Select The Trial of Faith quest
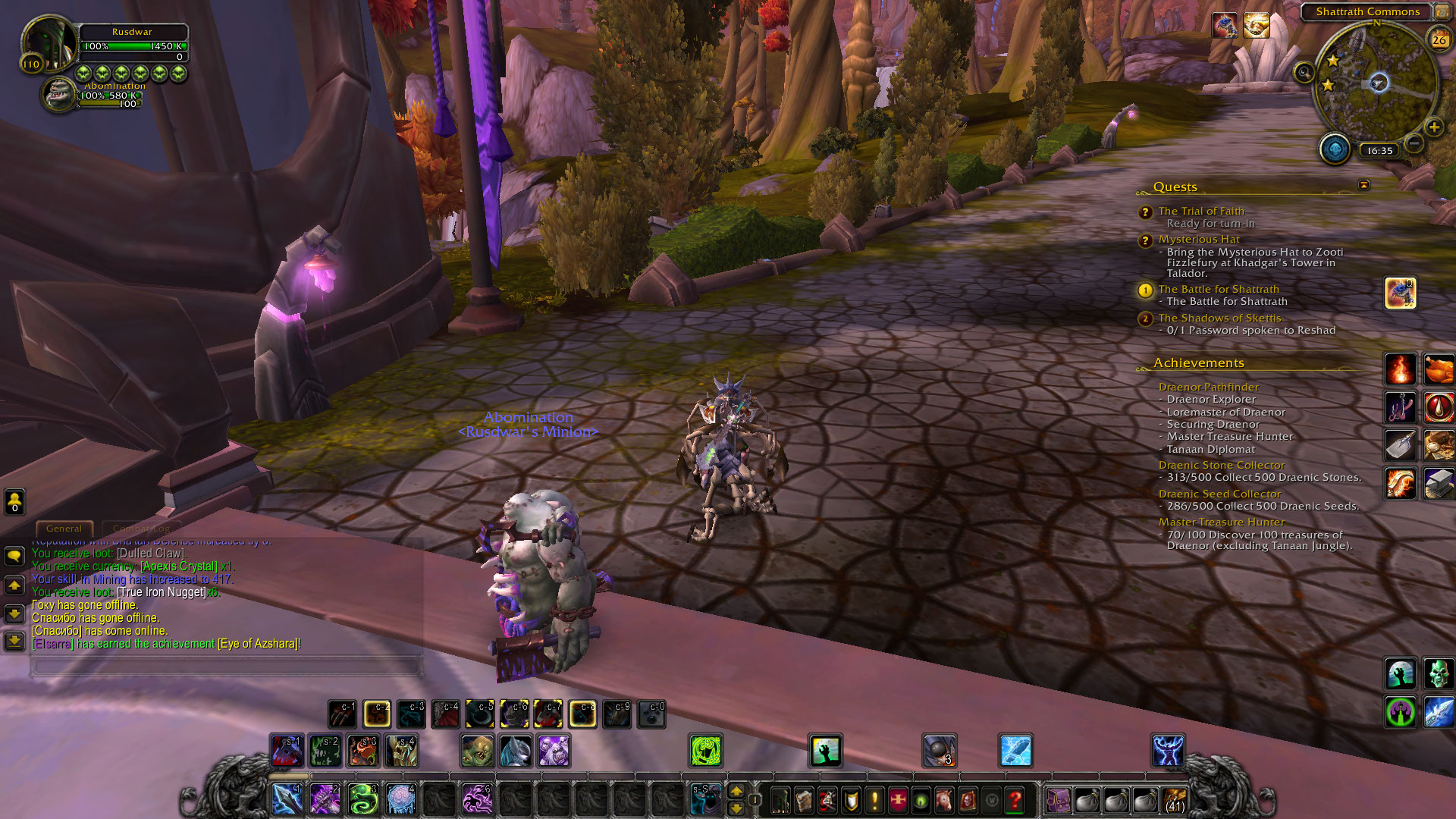 [1200, 211]
